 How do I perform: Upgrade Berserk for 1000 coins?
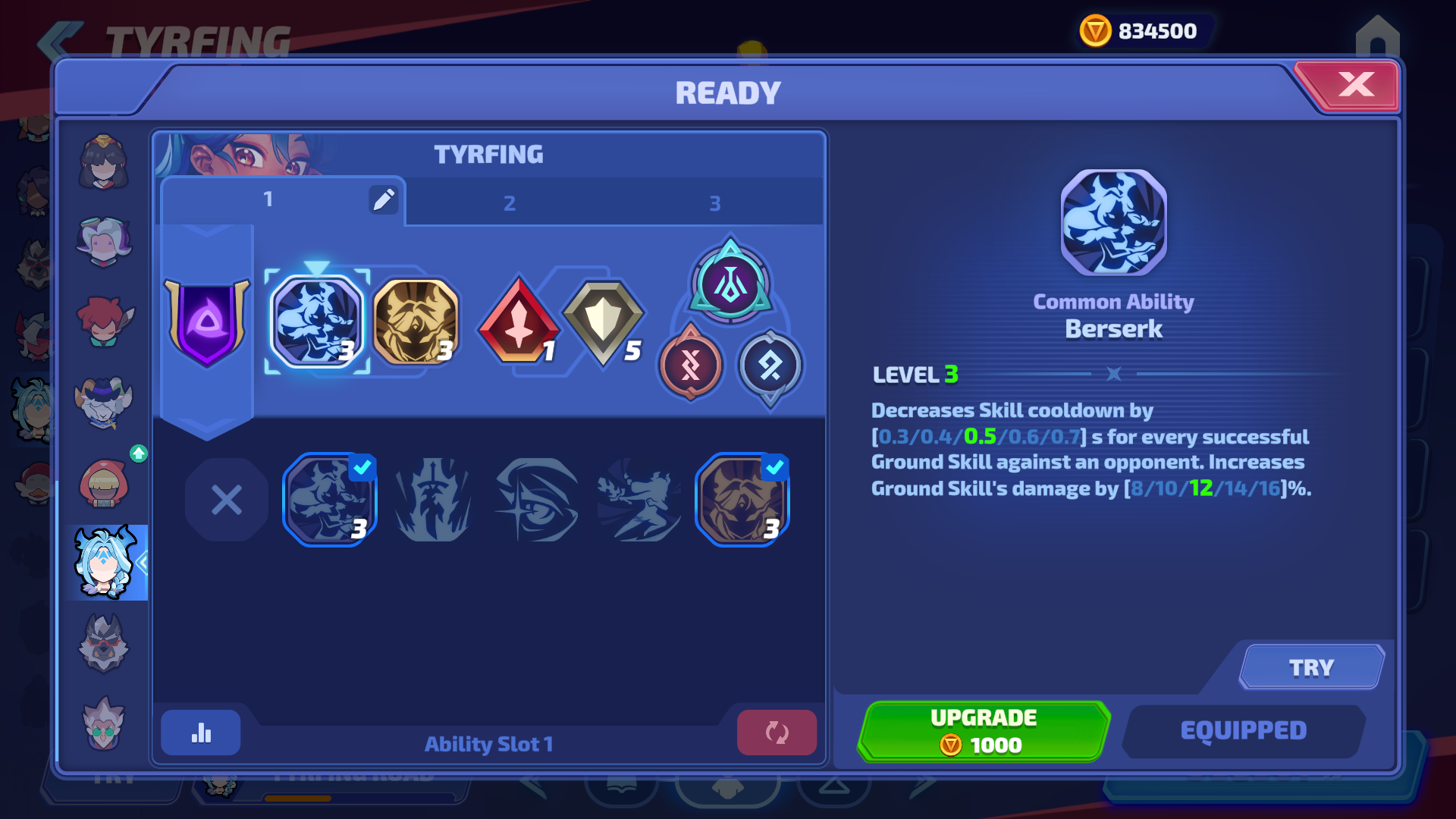click(x=984, y=731)
